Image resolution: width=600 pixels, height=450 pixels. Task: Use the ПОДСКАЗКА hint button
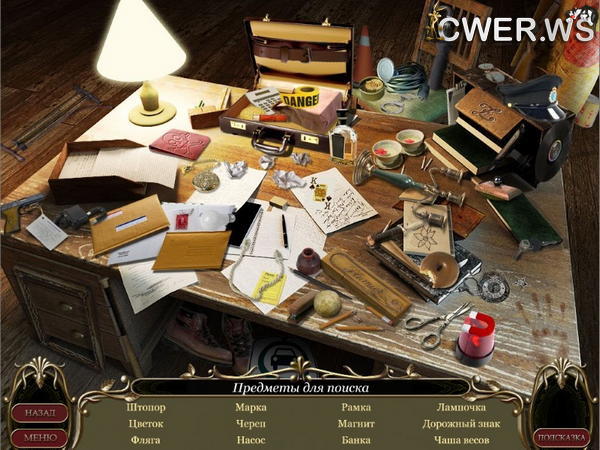click(561, 436)
